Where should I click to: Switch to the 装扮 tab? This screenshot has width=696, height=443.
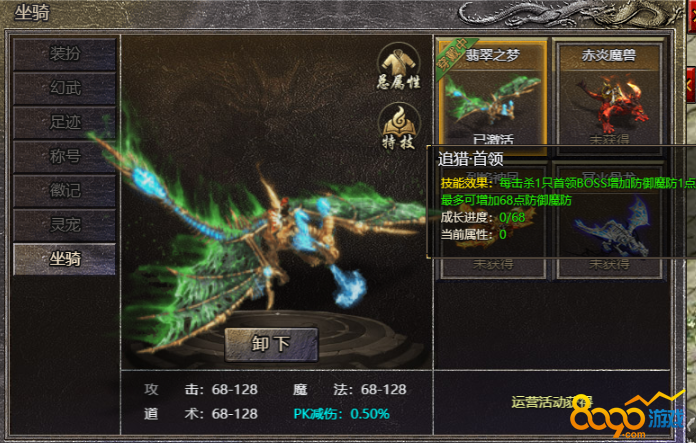coord(64,54)
